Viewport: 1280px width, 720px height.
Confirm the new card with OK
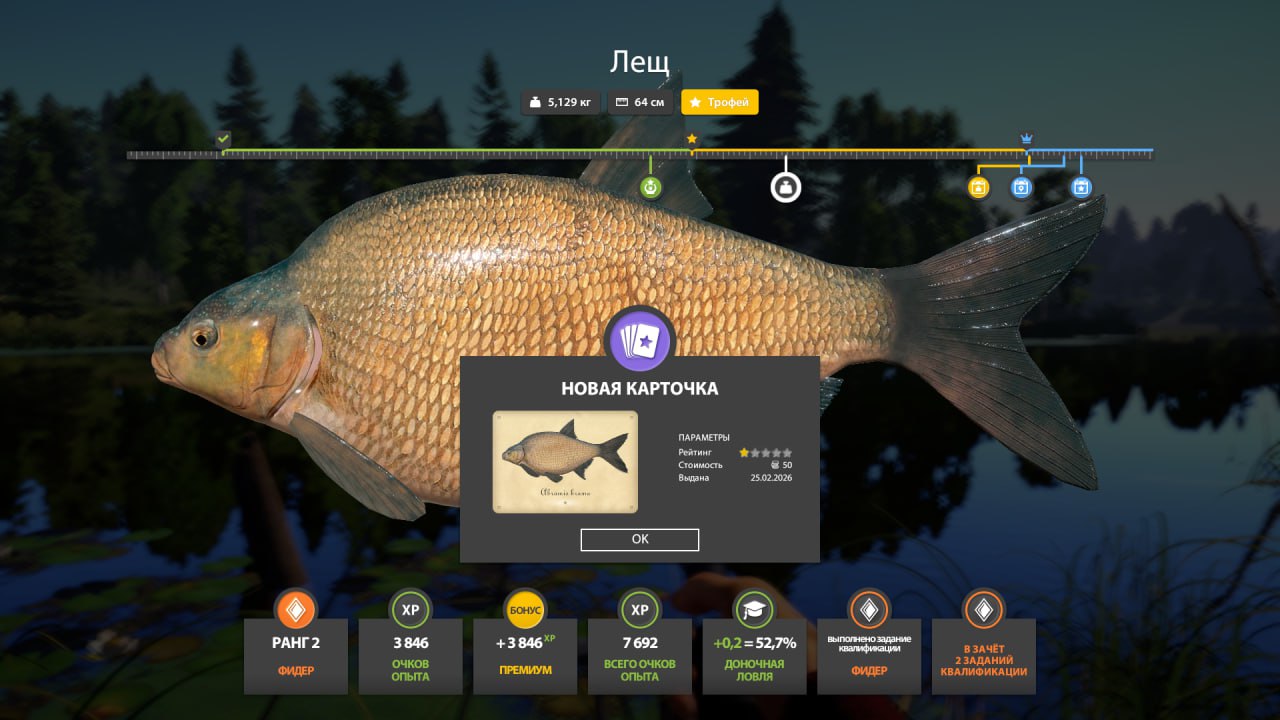[640, 539]
